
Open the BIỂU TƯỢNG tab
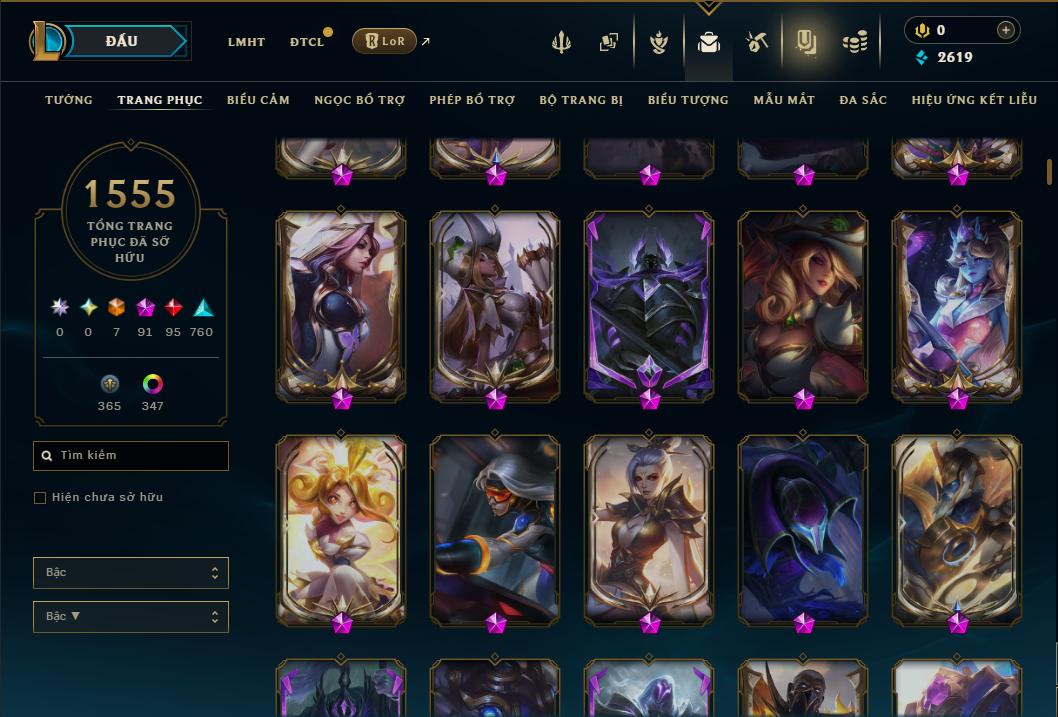(688, 100)
